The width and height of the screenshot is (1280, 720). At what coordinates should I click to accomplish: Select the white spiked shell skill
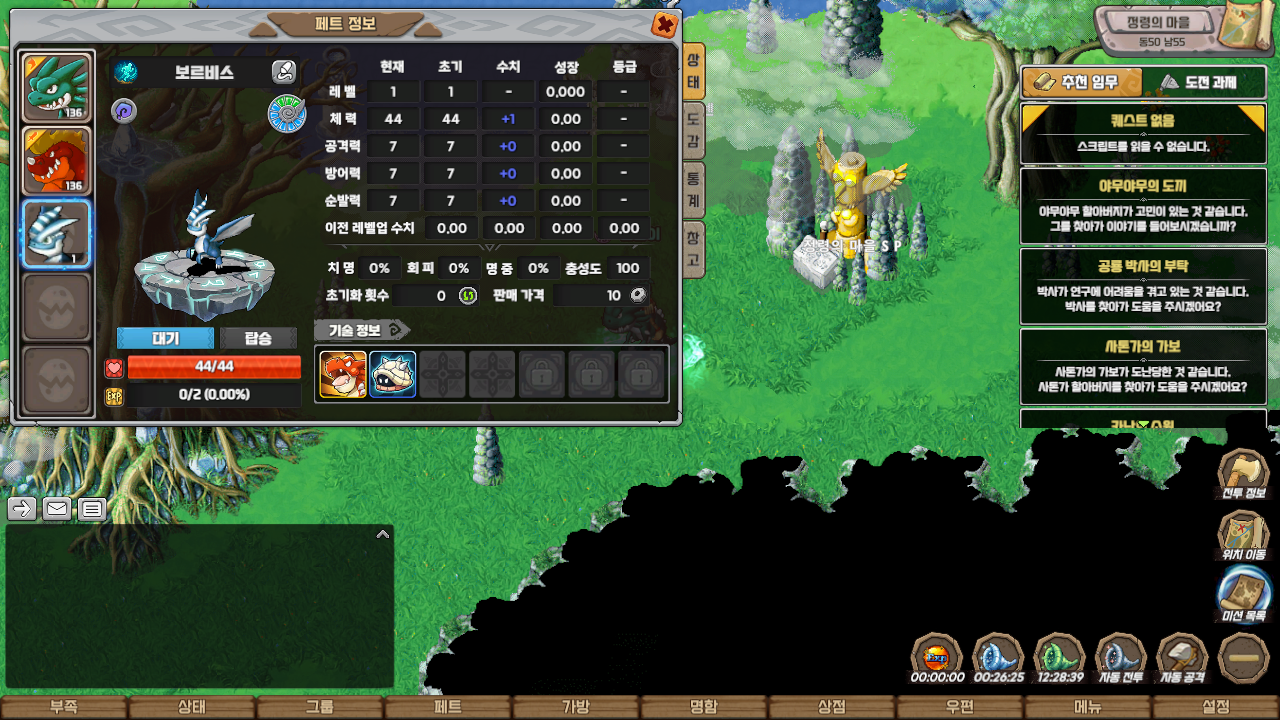click(x=393, y=374)
